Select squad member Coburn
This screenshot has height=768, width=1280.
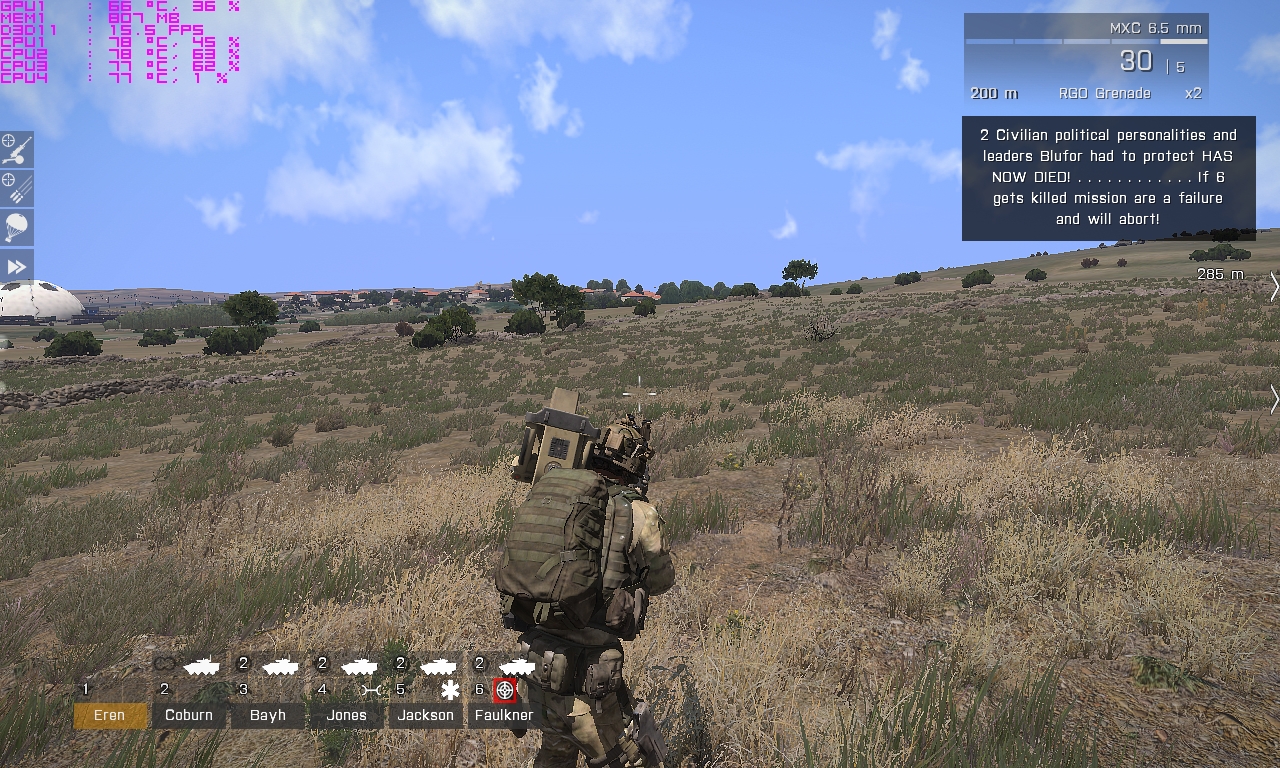click(189, 715)
